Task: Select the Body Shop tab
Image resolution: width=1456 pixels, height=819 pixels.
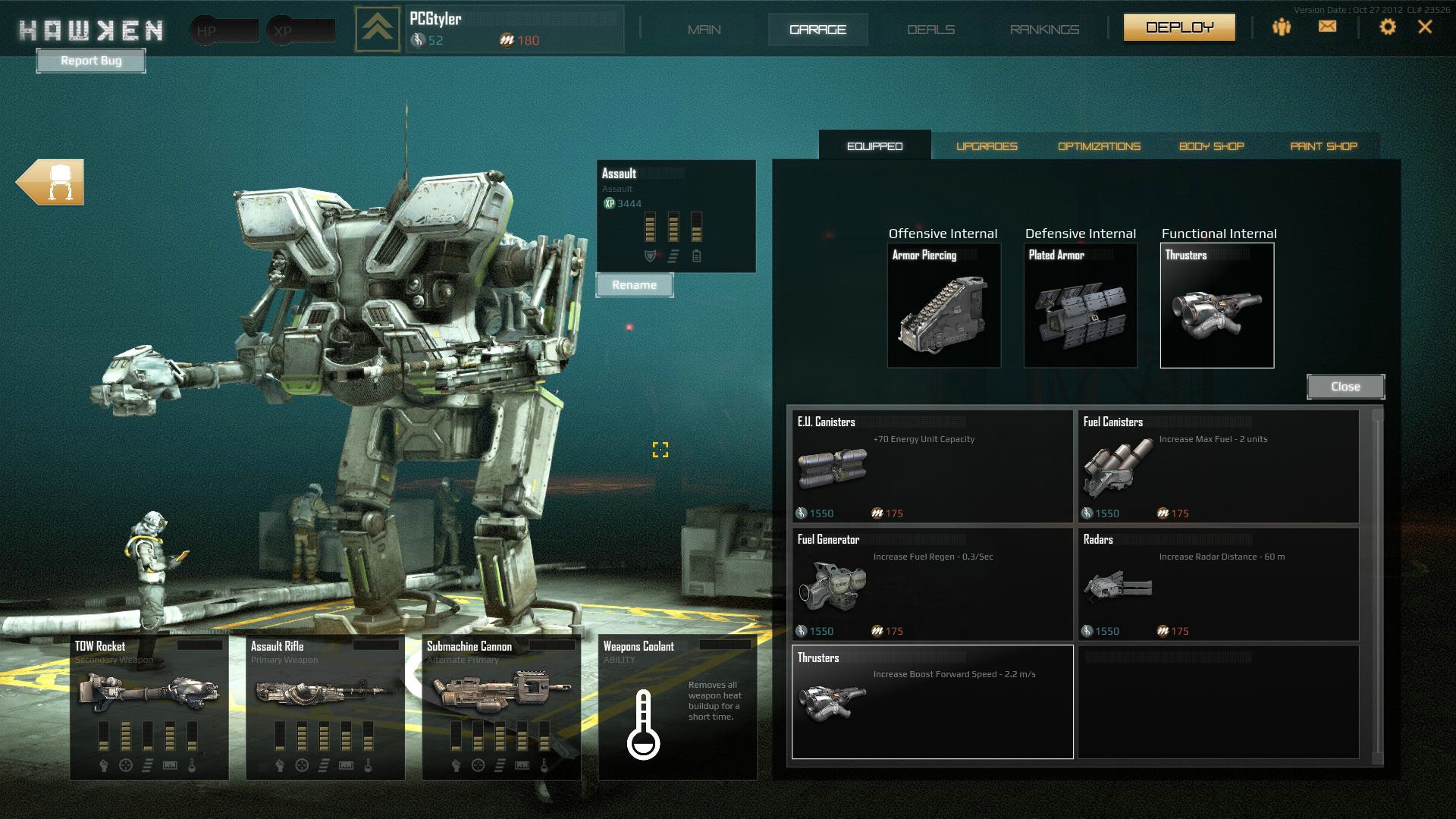Action: (1211, 146)
